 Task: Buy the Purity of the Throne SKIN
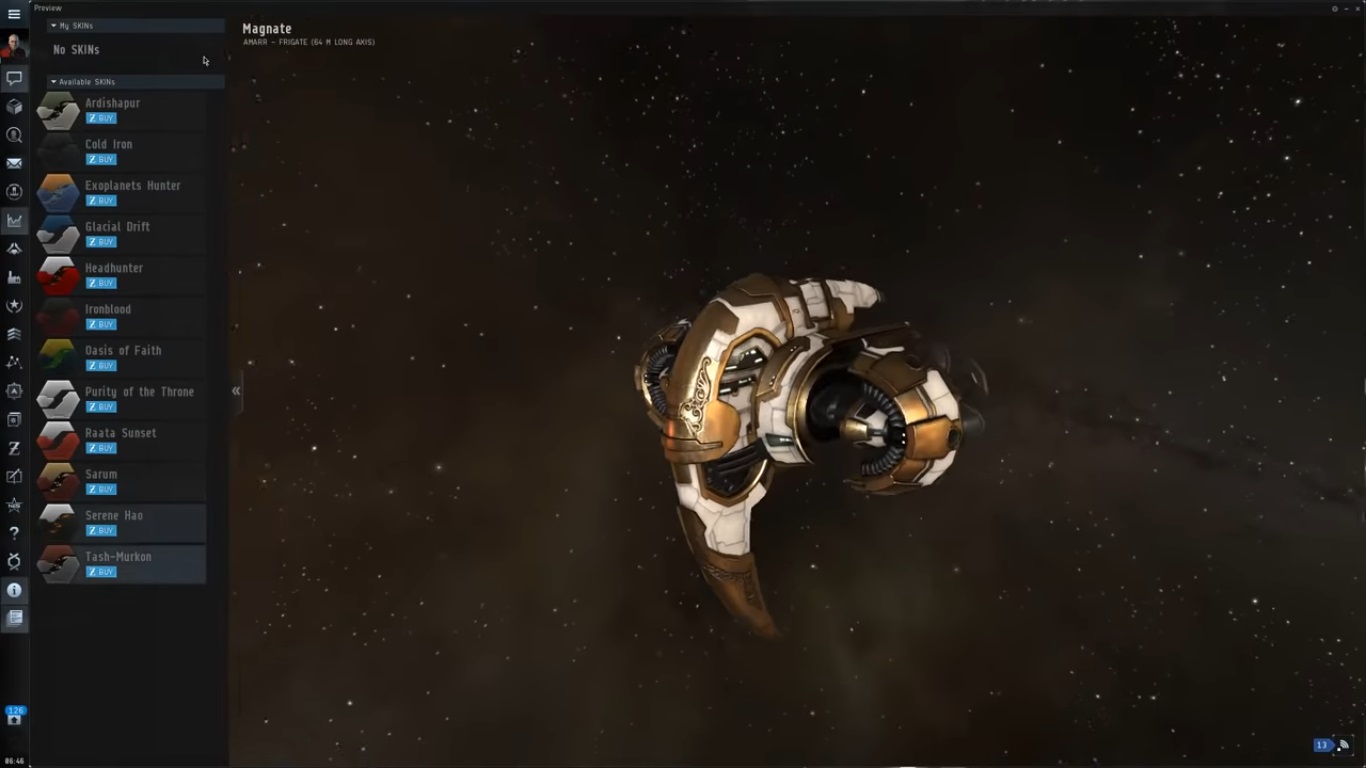(x=101, y=407)
